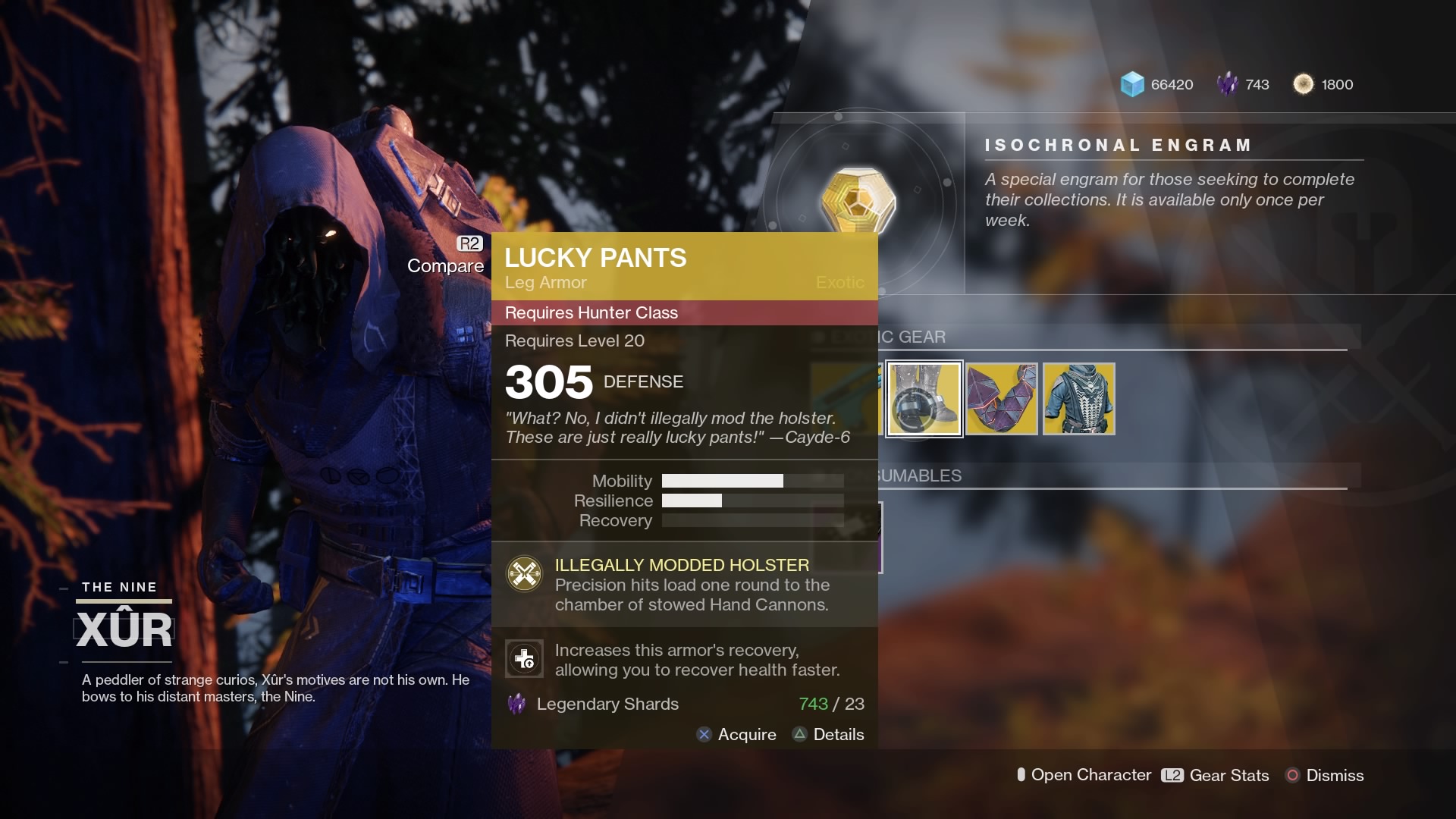Click the Bright Dust currency icon
1456x819 pixels.
(x=1304, y=84)
